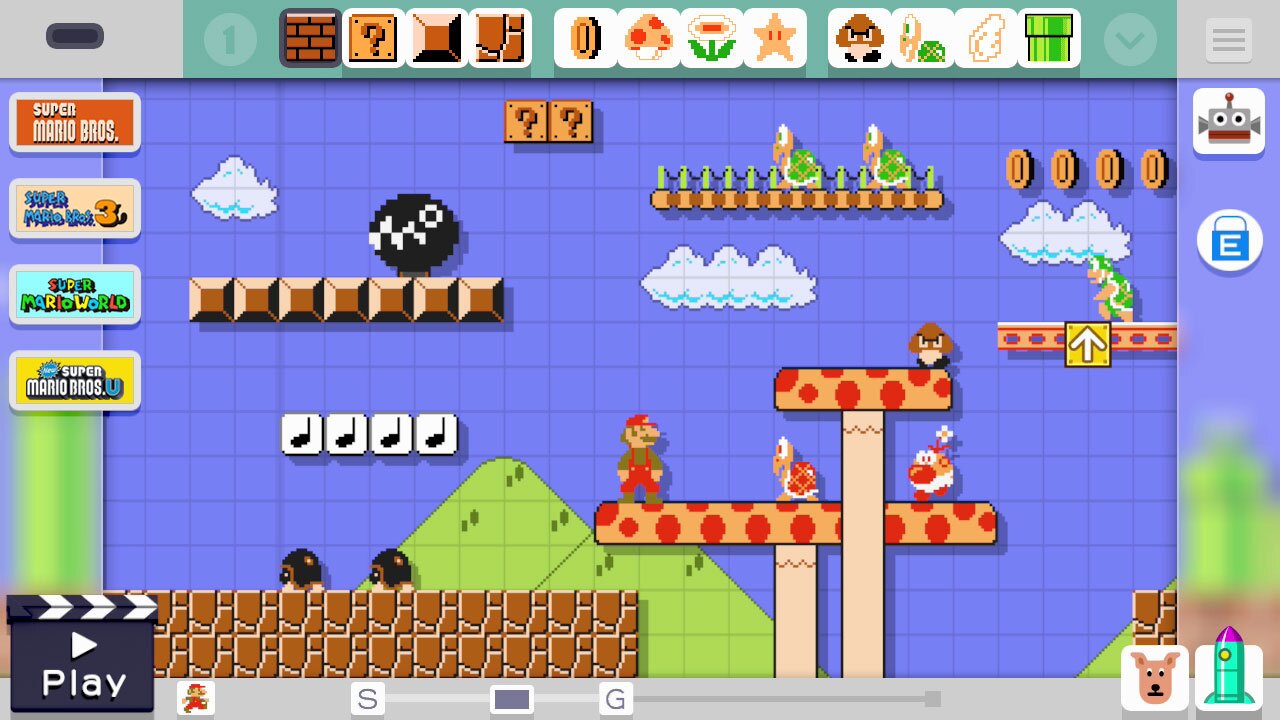
Task: Select the warp pipe icon
Action: pos(1049,39)
